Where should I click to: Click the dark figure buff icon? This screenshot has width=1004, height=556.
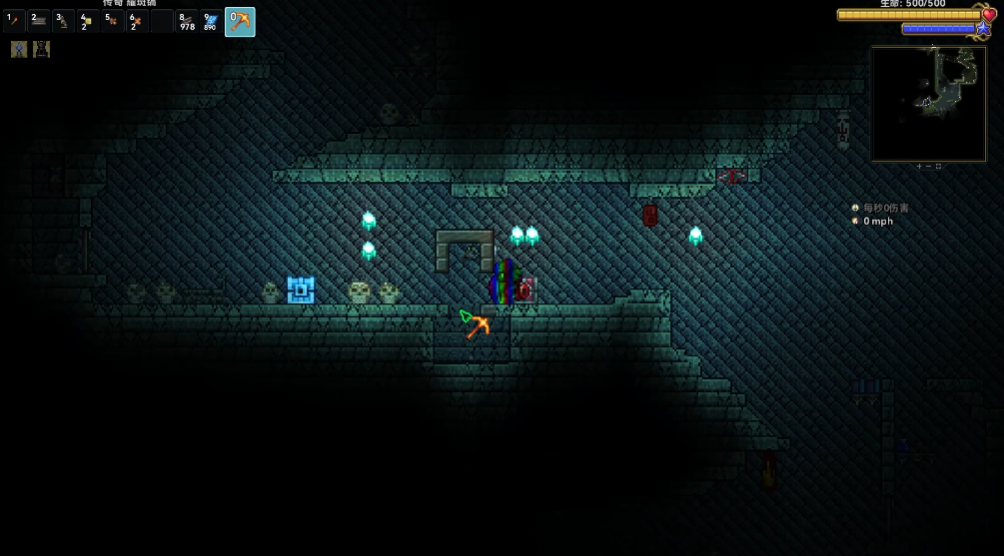point(41,49)
